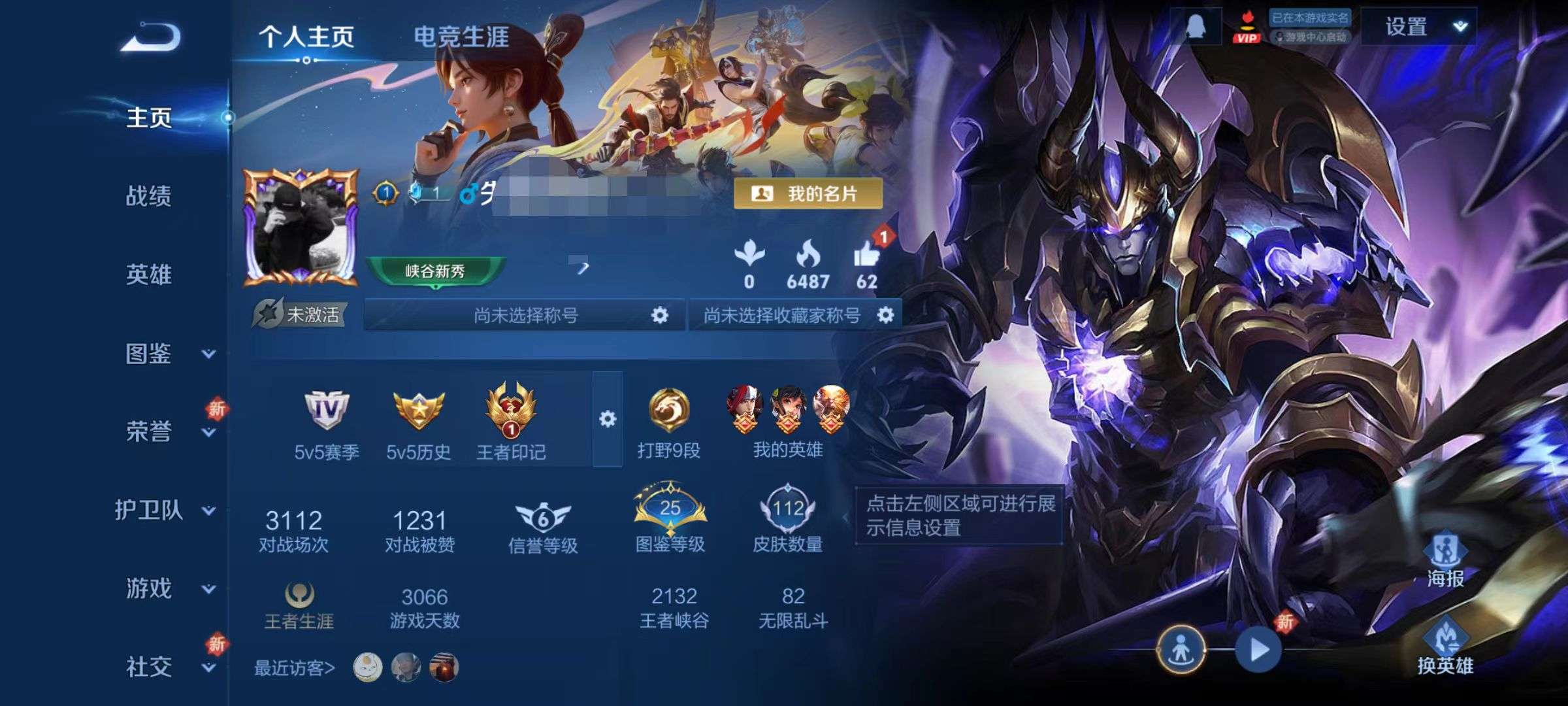Open the gear next to 尚未选择称号
This screenshot has width=1568, height=706.
[x=660, y=314]
